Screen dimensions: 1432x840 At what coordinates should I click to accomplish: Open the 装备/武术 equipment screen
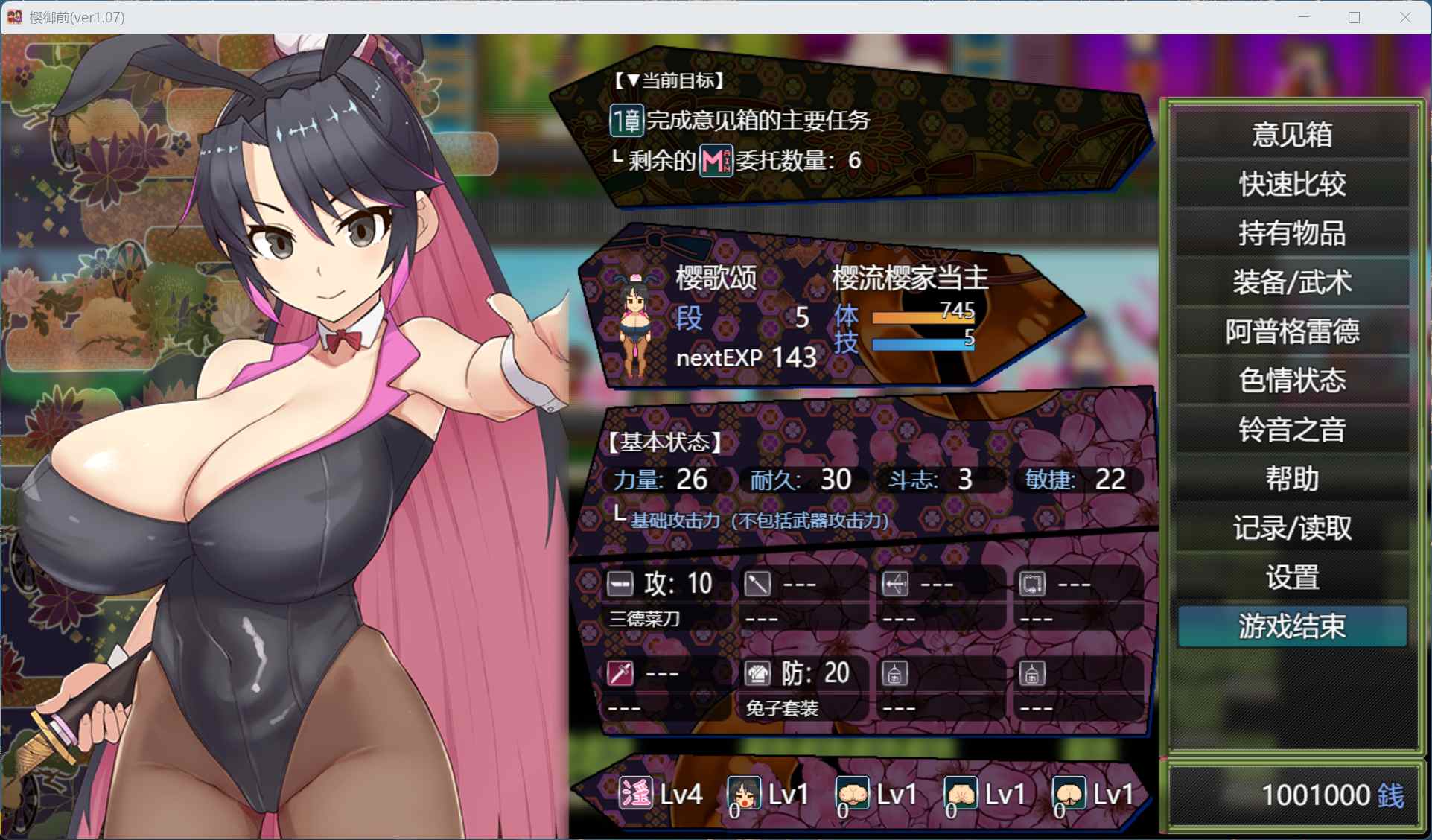pos(1292,282)
